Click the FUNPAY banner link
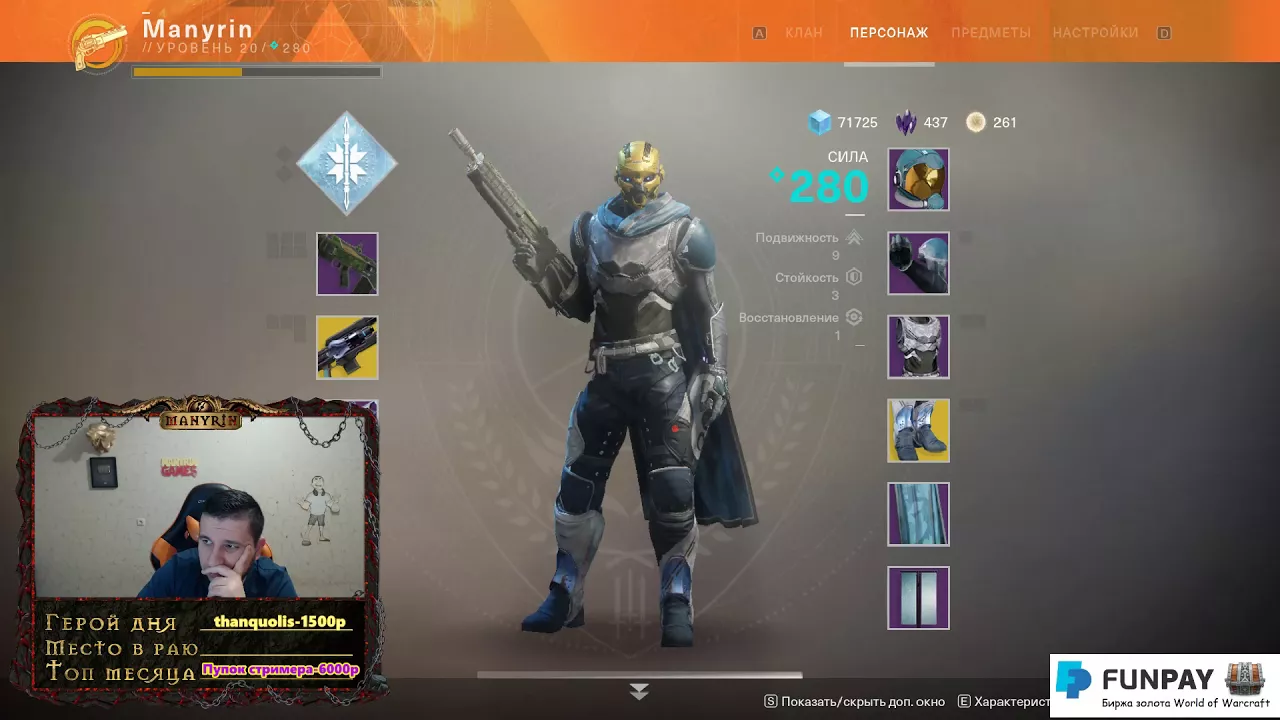1280x720 pixels. tap(1163, 685)
